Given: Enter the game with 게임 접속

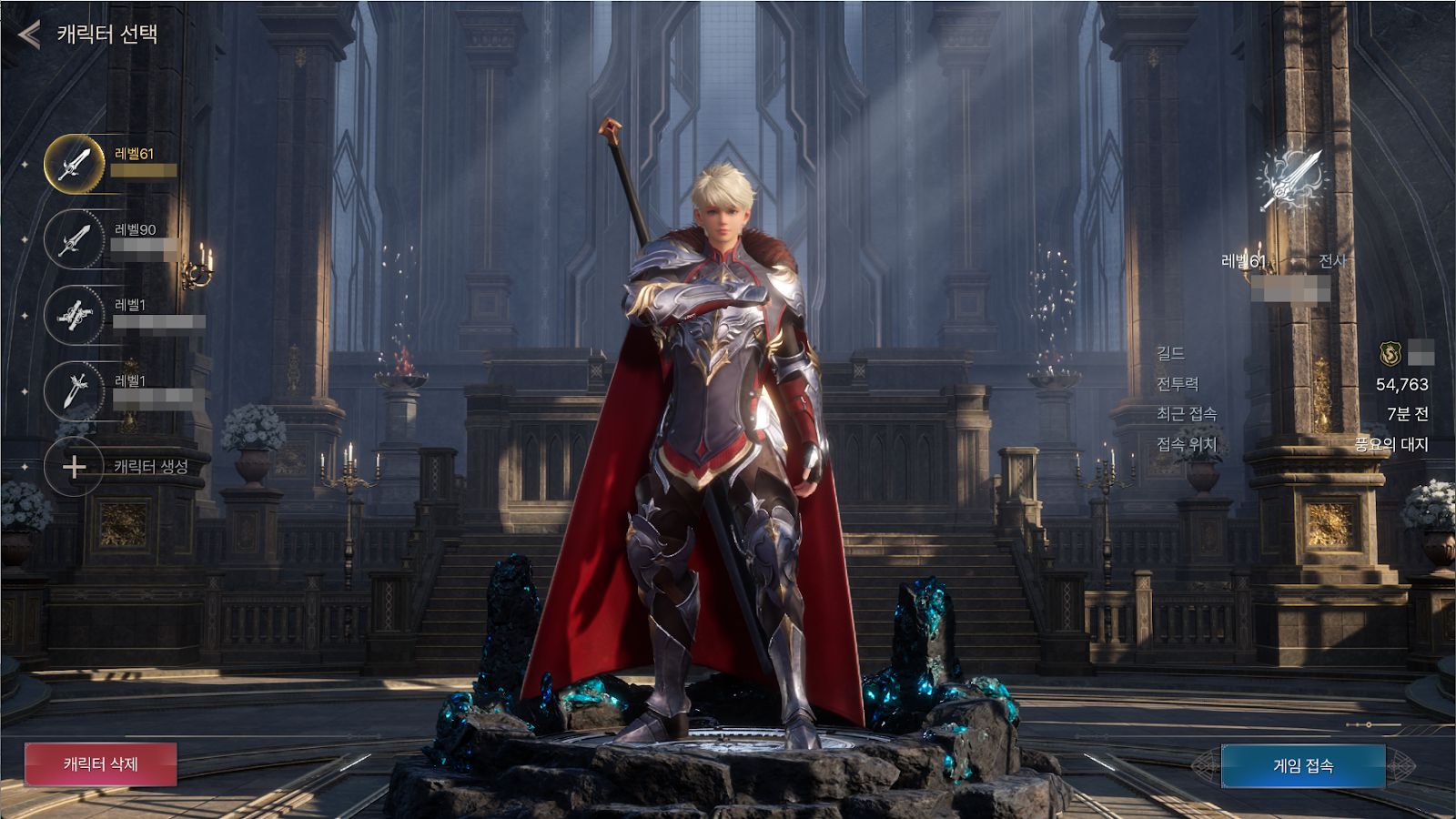Looking at the screenshot, I should pyautogui.click(x=1303, y=766).
